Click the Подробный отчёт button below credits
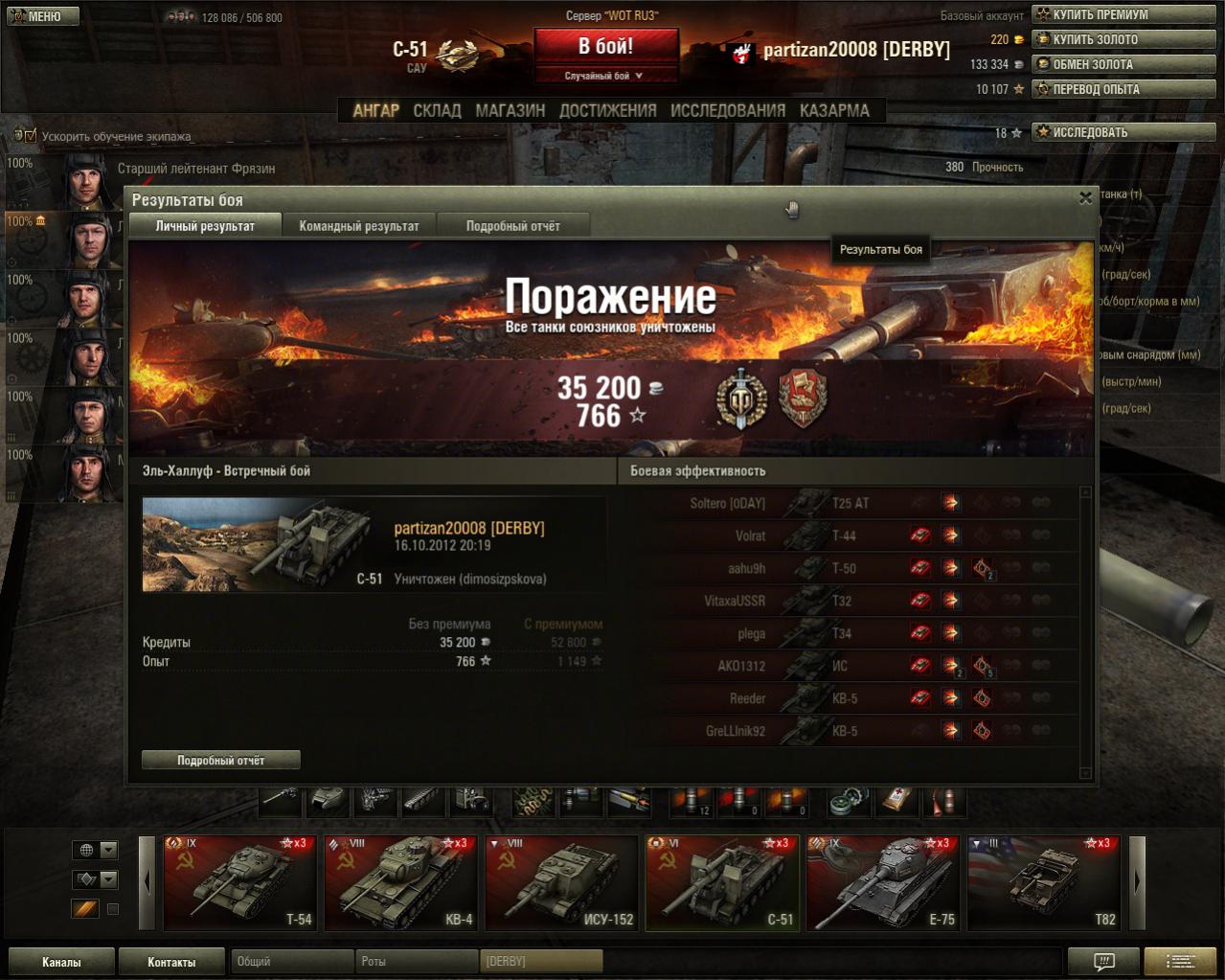Screen dimensions: 1225x980 [221, 760]
